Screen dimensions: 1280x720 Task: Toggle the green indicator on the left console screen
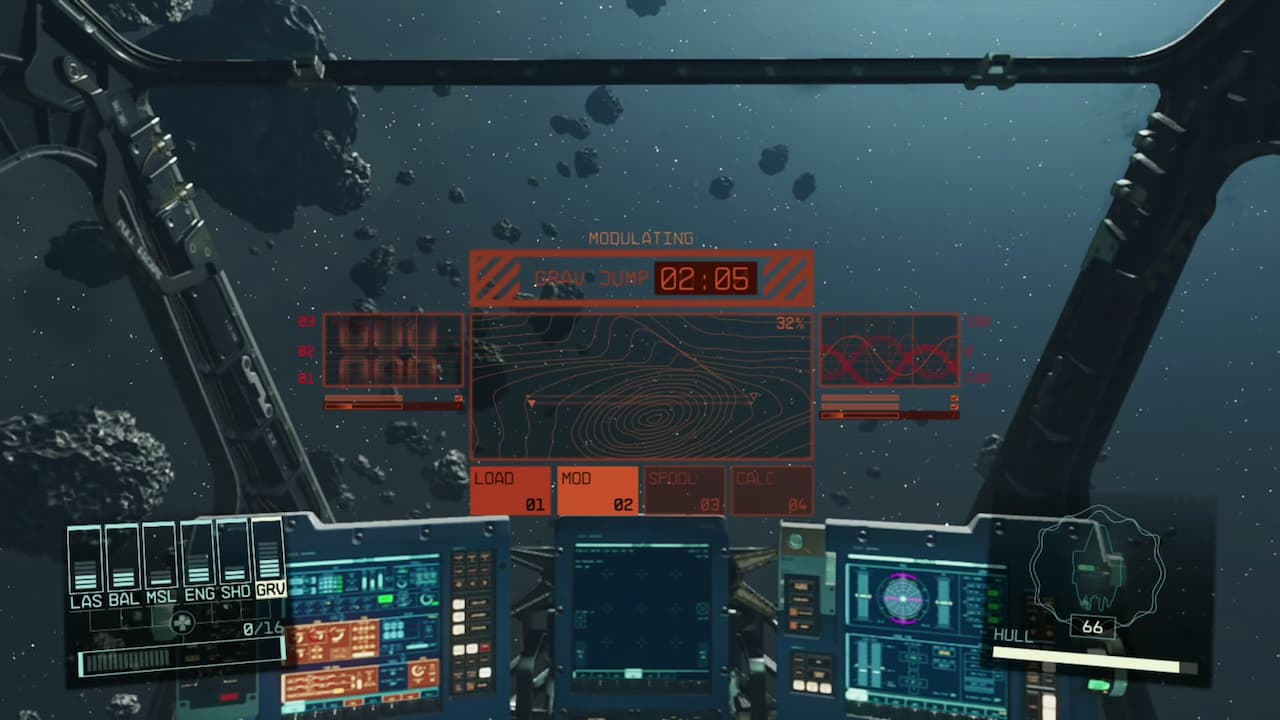[386, 599]
